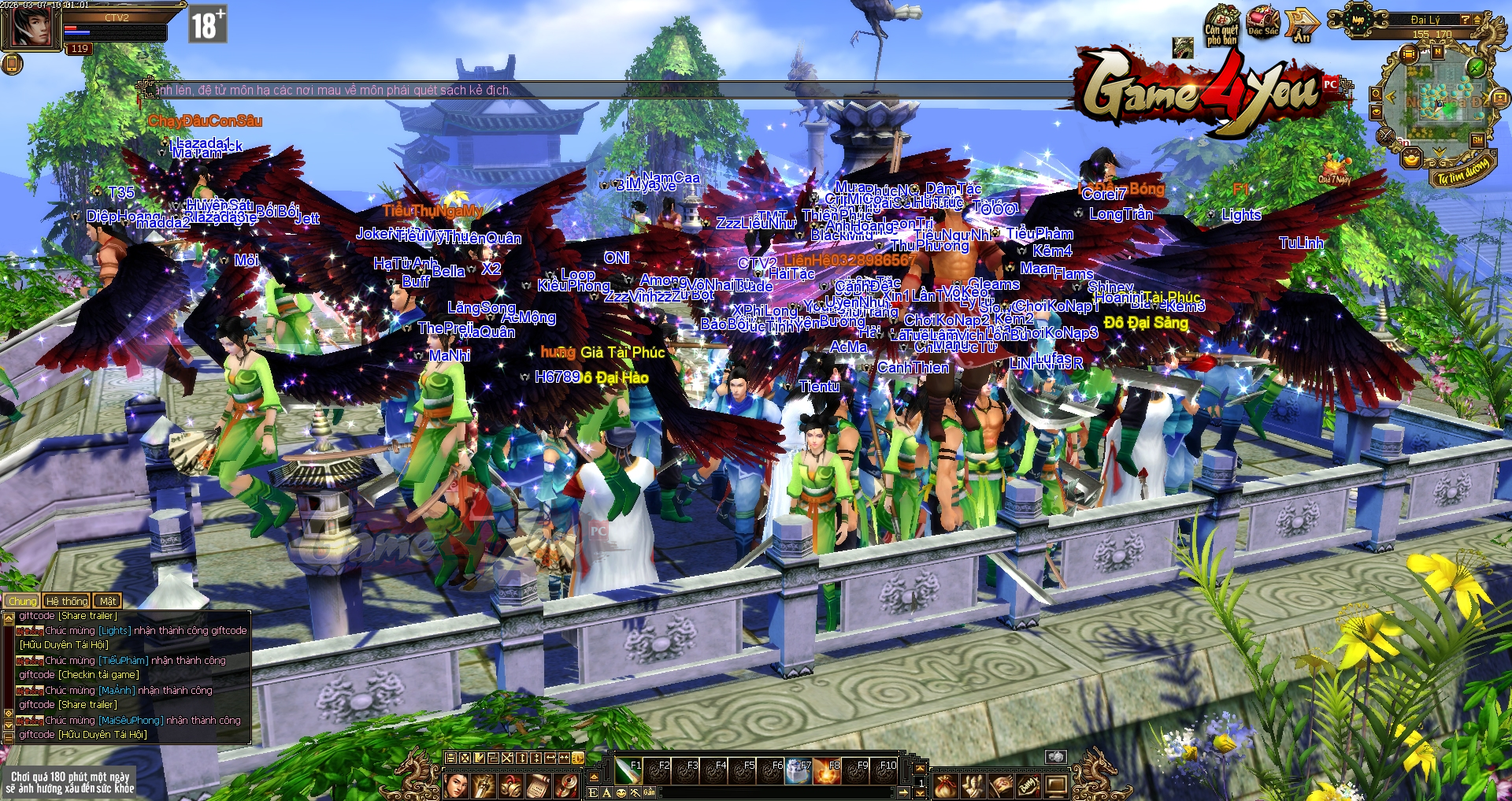The height and width of the screenshot is (801, 1512).
Task: Select the "Chung" chat tab
Action: point(23,601)
